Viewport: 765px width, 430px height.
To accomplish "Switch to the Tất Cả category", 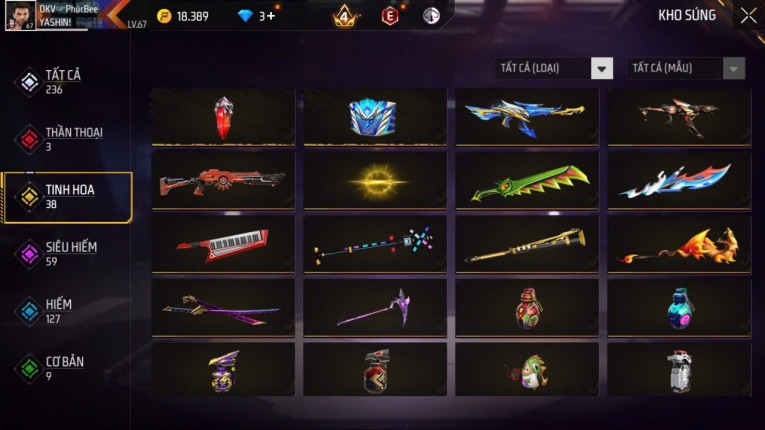I will pos(62,82).
